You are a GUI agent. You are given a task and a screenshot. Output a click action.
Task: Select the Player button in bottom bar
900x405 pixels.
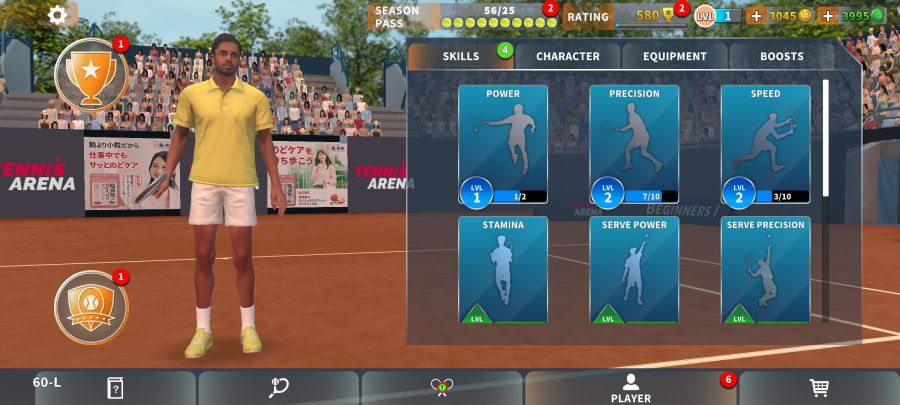tap(630, 388)
